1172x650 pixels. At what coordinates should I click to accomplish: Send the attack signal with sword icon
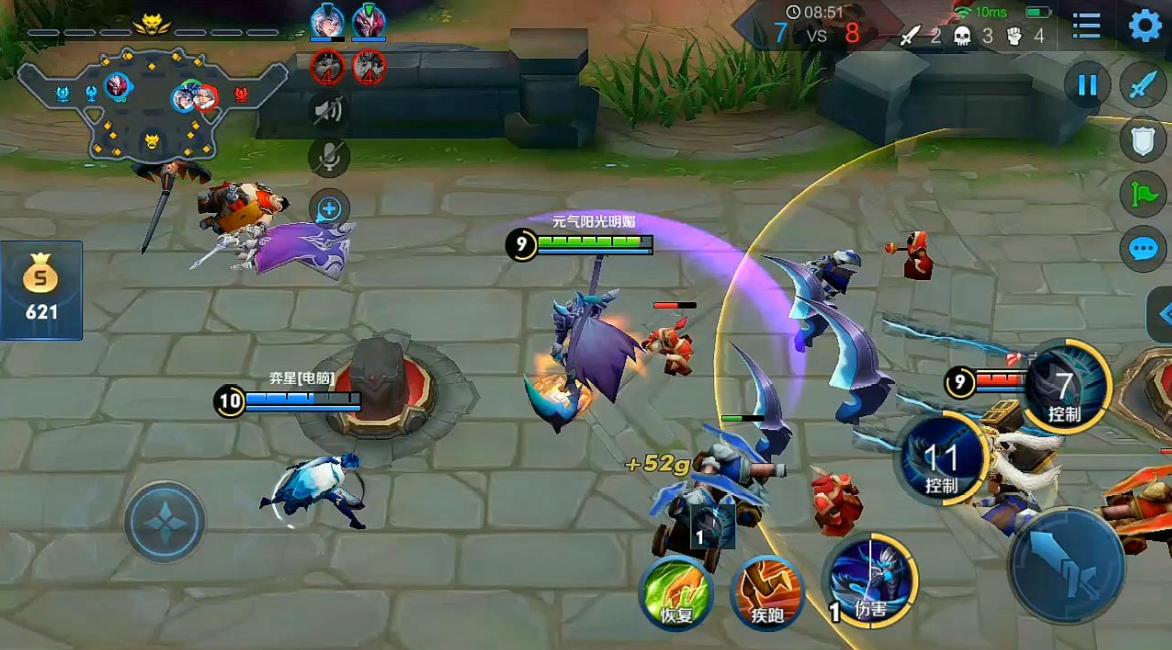tap(1143, 86)
